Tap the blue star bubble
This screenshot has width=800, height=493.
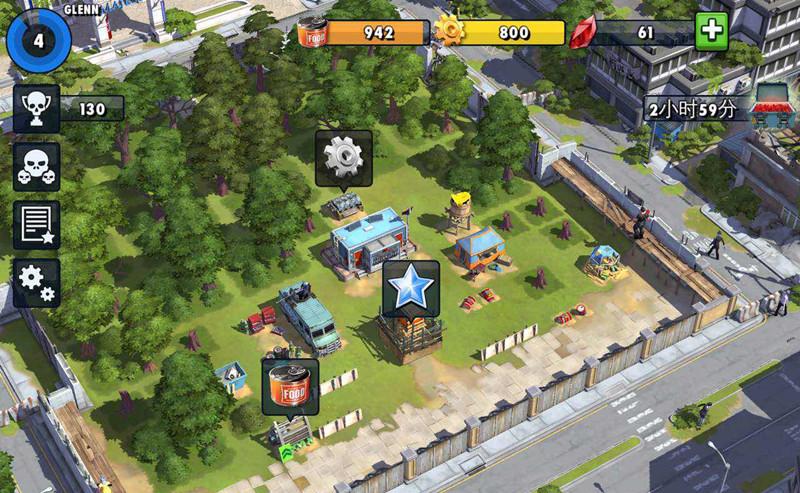[411, 288]
